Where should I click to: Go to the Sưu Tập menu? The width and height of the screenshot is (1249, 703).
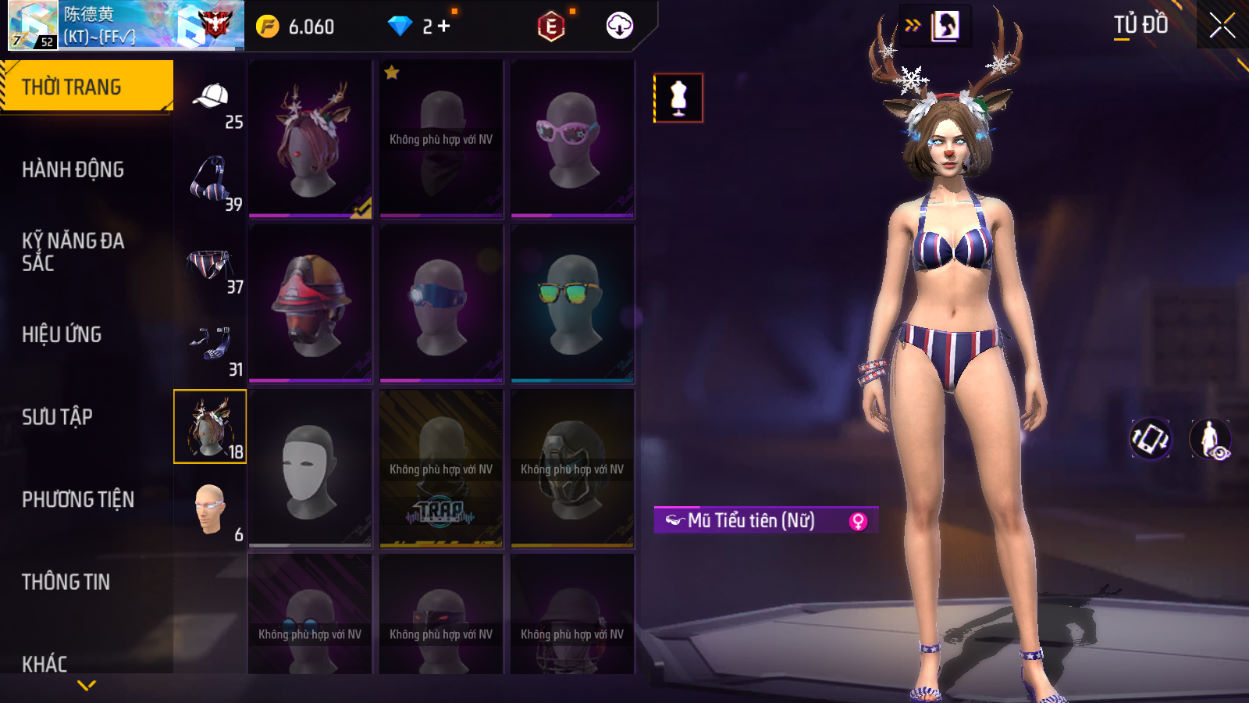(x=57, y=417)
